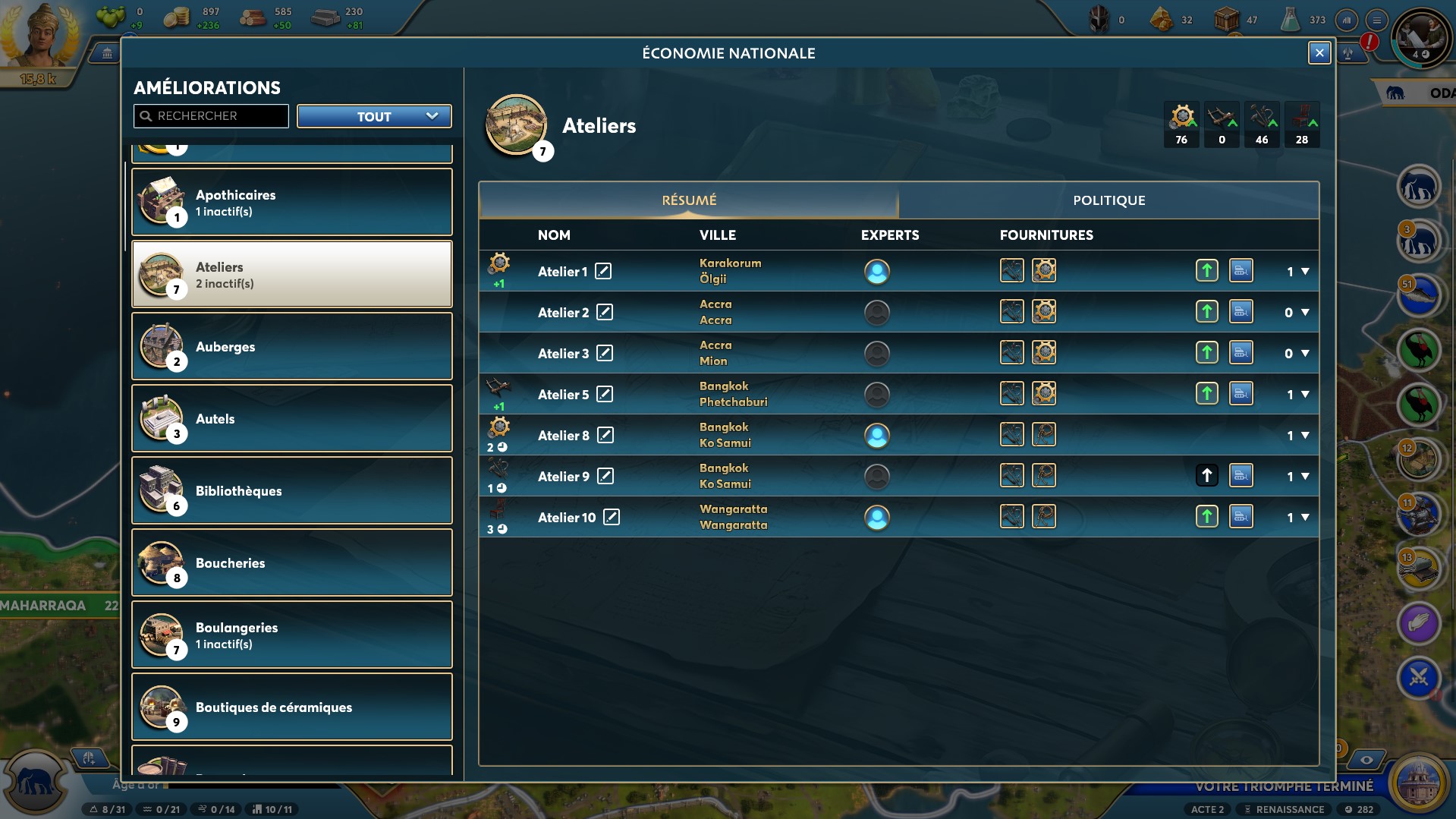Select the Résumé tab
This screenshot has height=819, width=1456.
(689, 200)
